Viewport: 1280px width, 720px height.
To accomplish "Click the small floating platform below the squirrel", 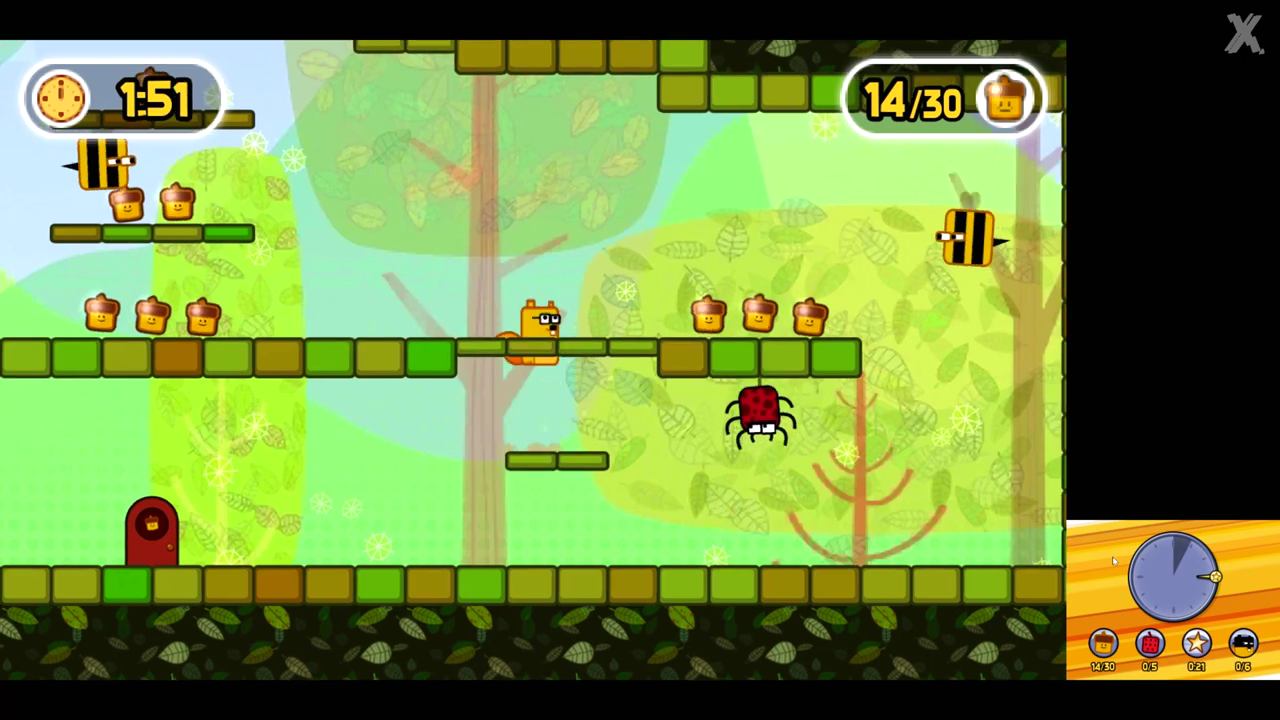I will 556,460.
